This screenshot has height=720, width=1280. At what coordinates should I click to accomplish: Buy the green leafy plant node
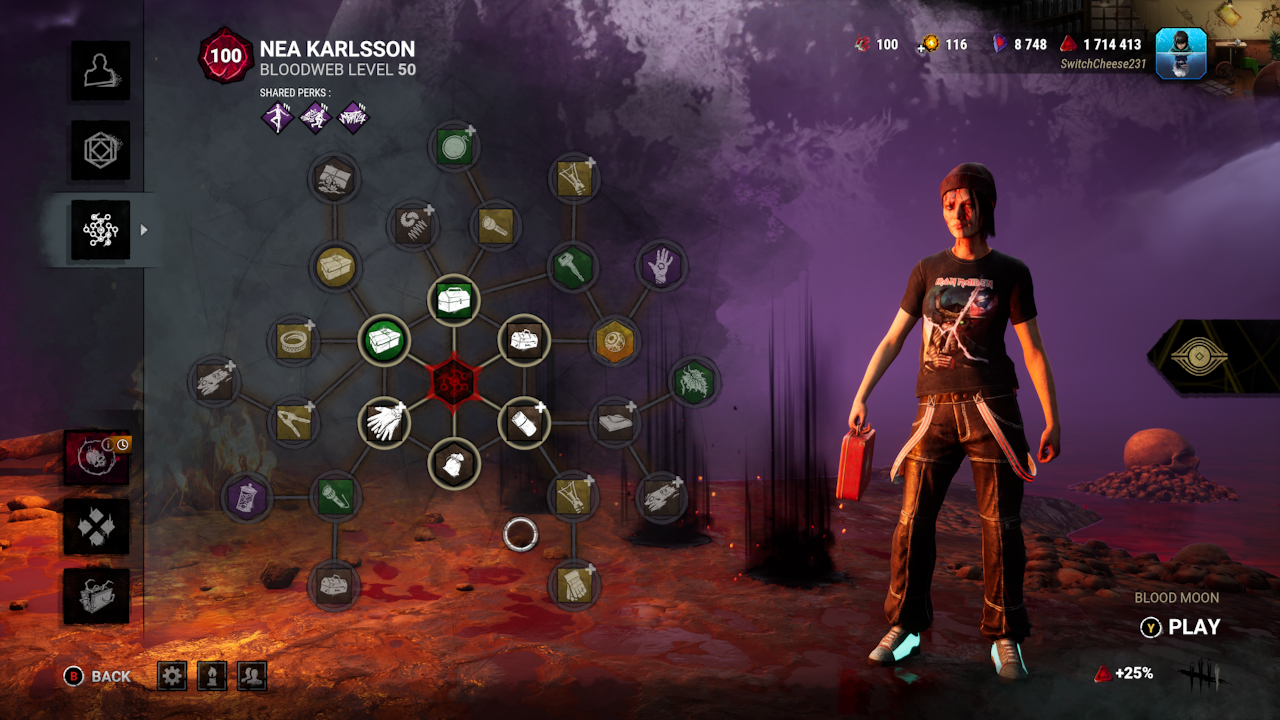point(693,382)
